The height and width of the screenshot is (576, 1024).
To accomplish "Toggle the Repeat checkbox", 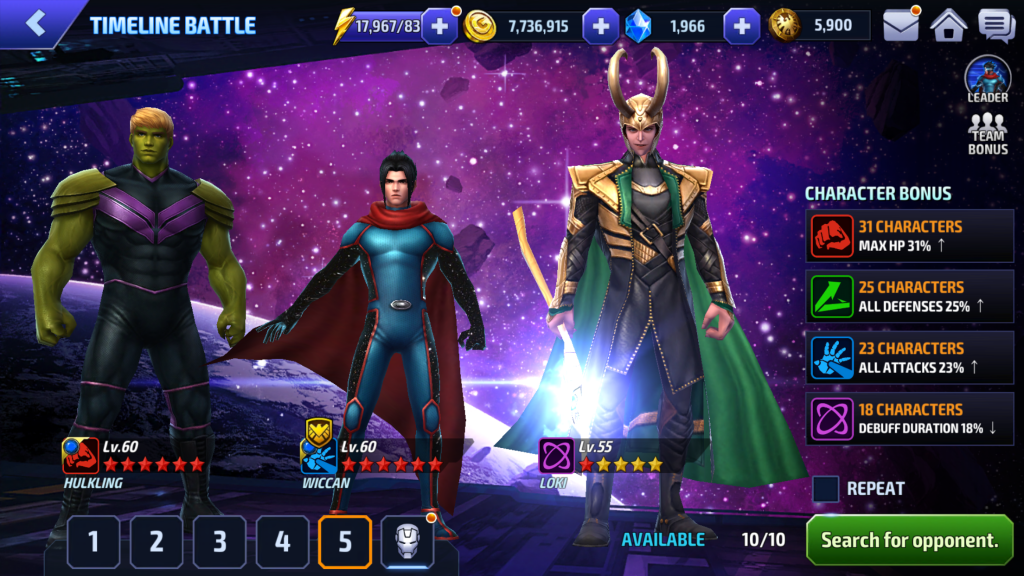I will coord(826,488).
